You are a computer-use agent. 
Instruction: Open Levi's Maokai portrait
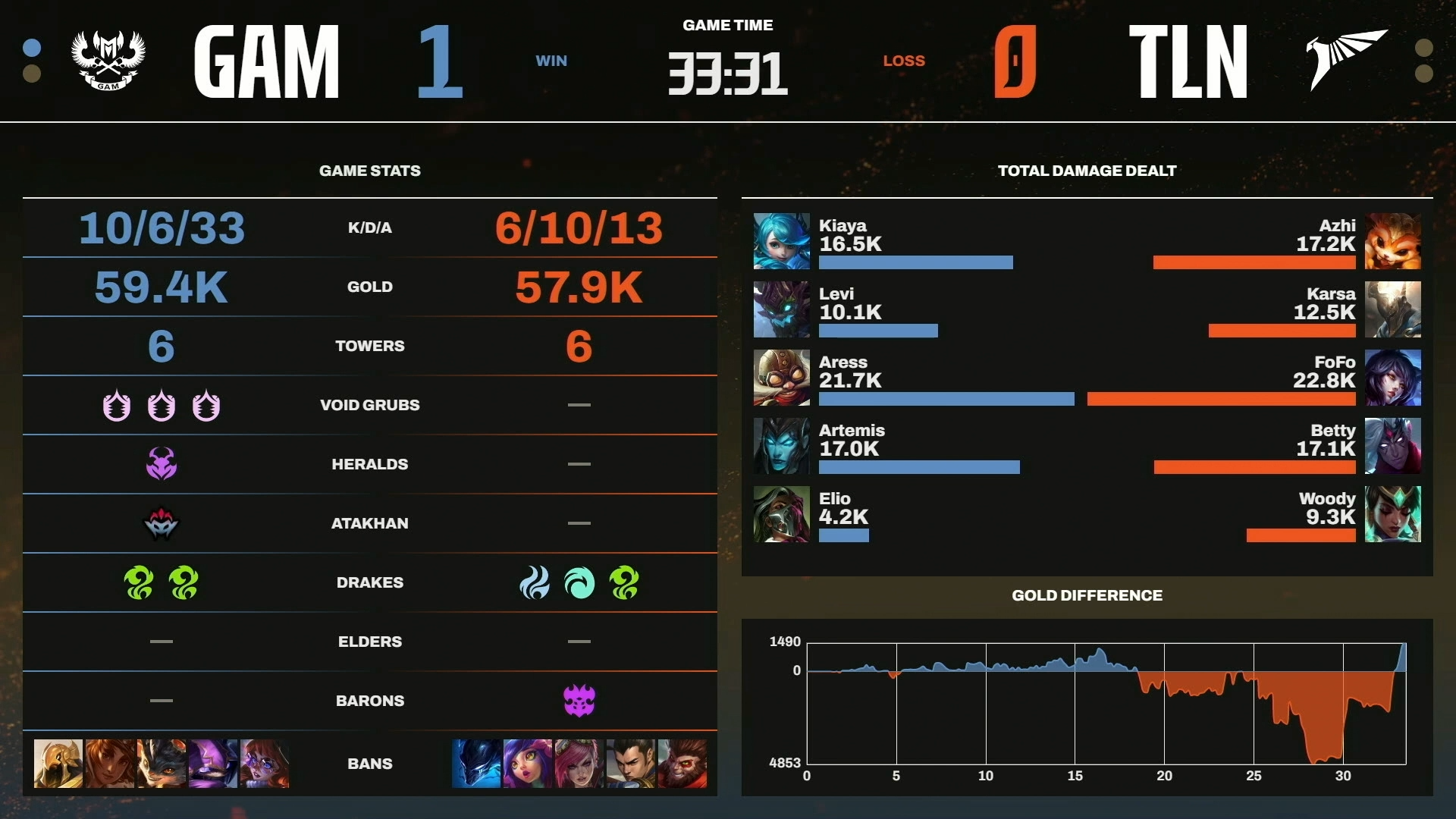pos(781,309)
